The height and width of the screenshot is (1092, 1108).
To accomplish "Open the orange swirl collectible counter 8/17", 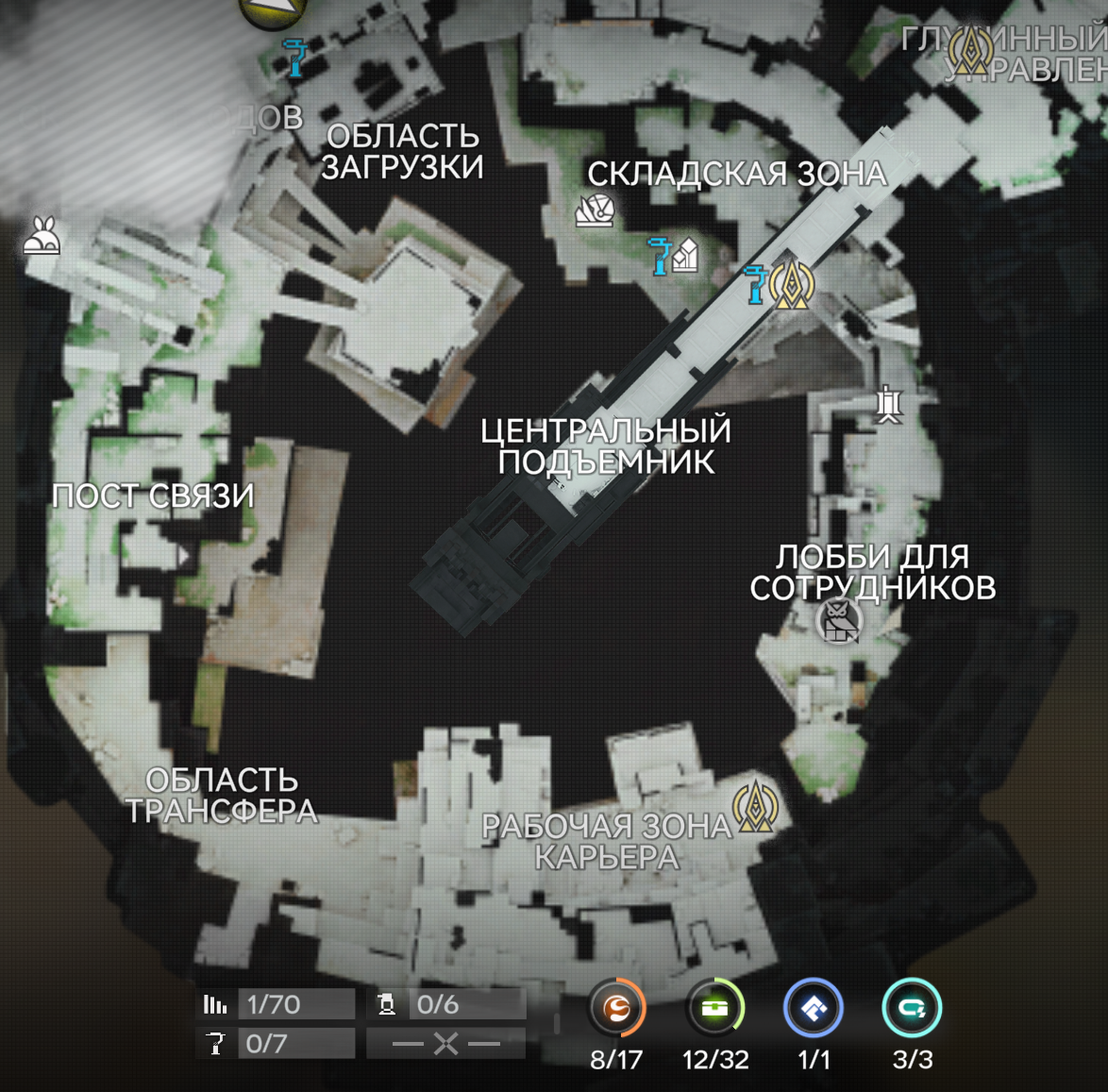I will [x=616, y=1009].
